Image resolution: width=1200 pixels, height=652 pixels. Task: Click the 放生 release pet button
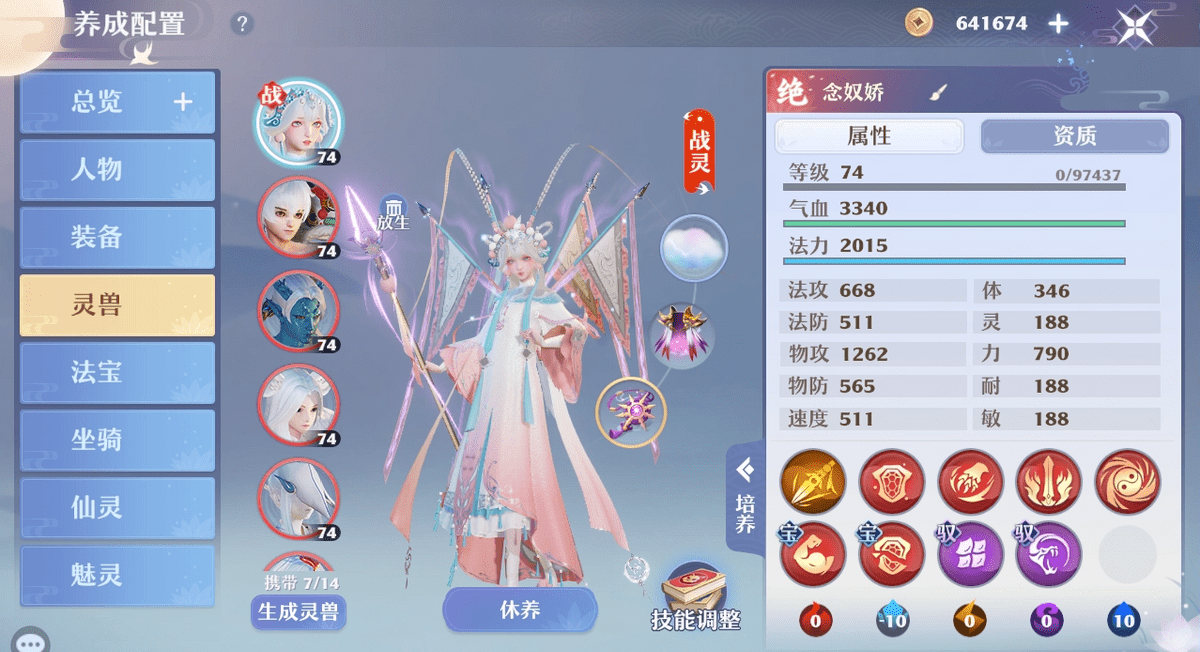[x=393, y=213]
